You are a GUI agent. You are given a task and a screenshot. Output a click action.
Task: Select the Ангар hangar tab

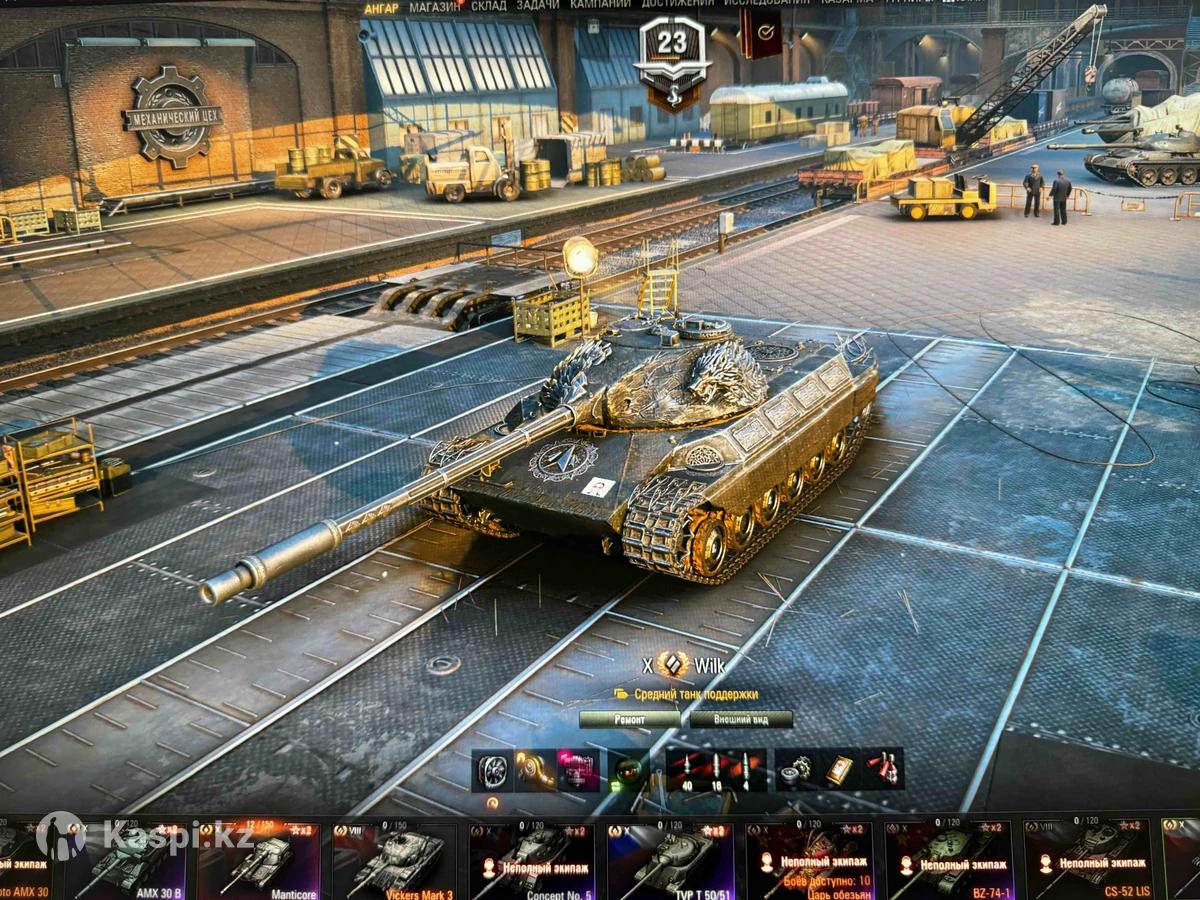[x=381, y=8]
